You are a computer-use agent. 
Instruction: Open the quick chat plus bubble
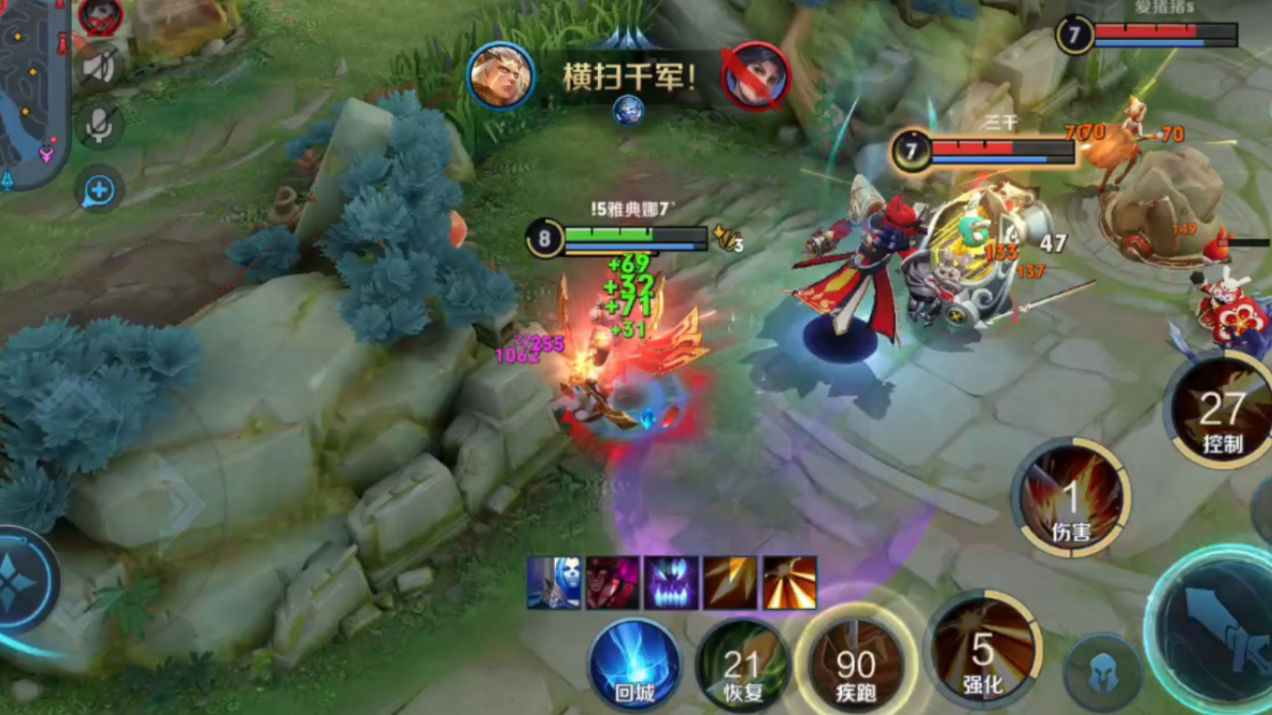point(98,190)
